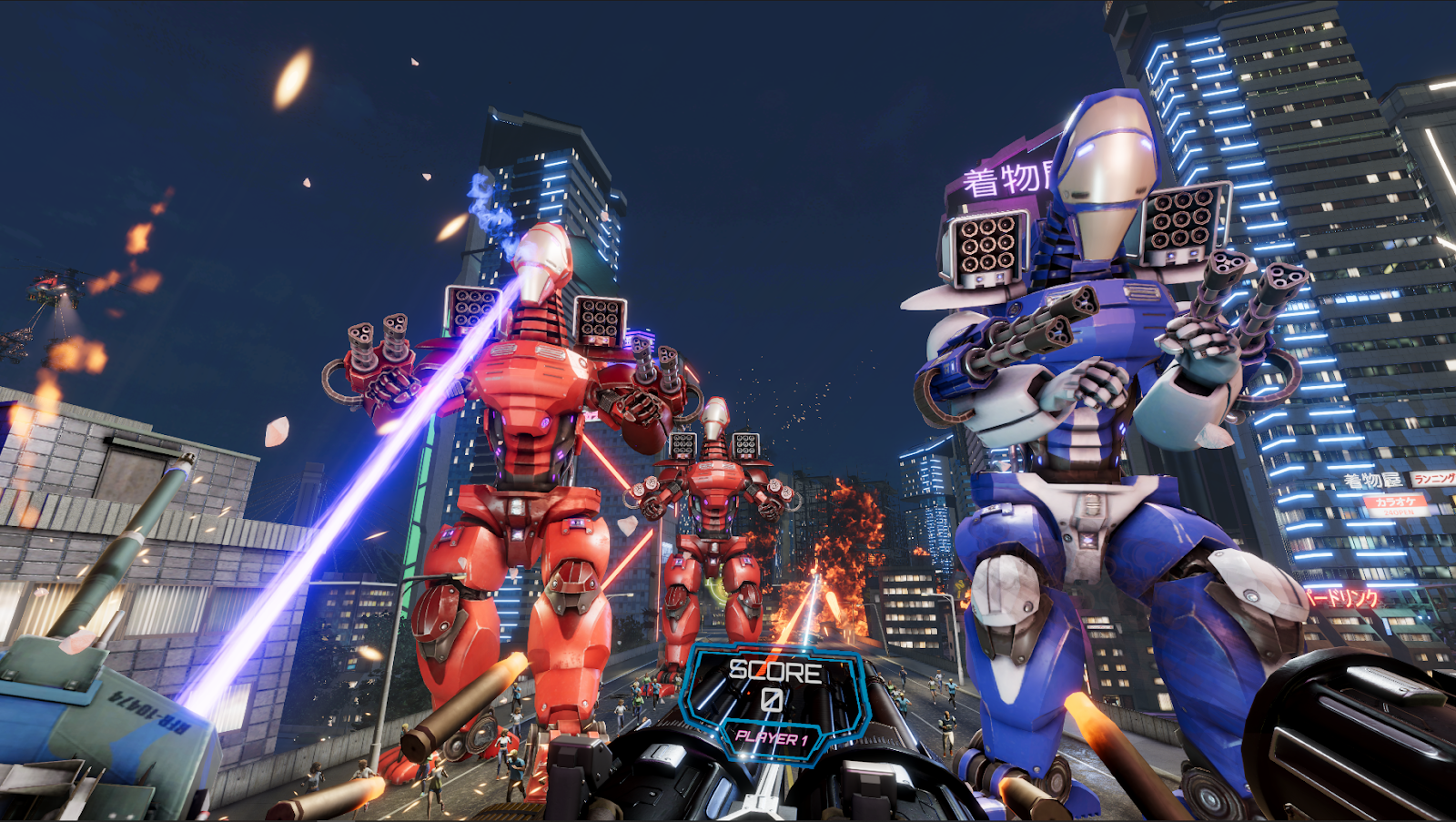
Task: Click the パードリンク neon sign
Action: [x=1342, y=596]
